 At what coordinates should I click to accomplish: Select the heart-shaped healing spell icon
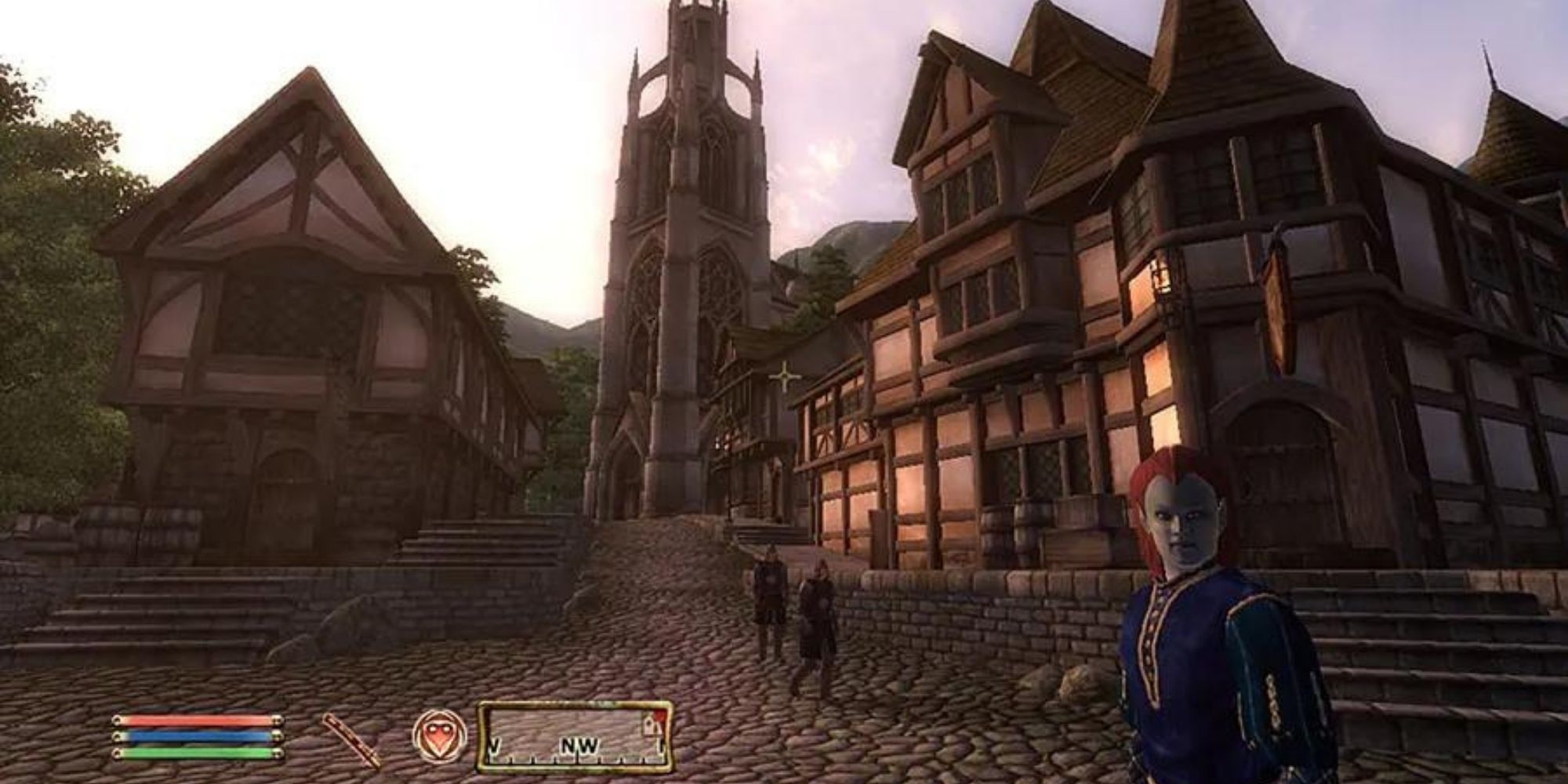point(440,736)
